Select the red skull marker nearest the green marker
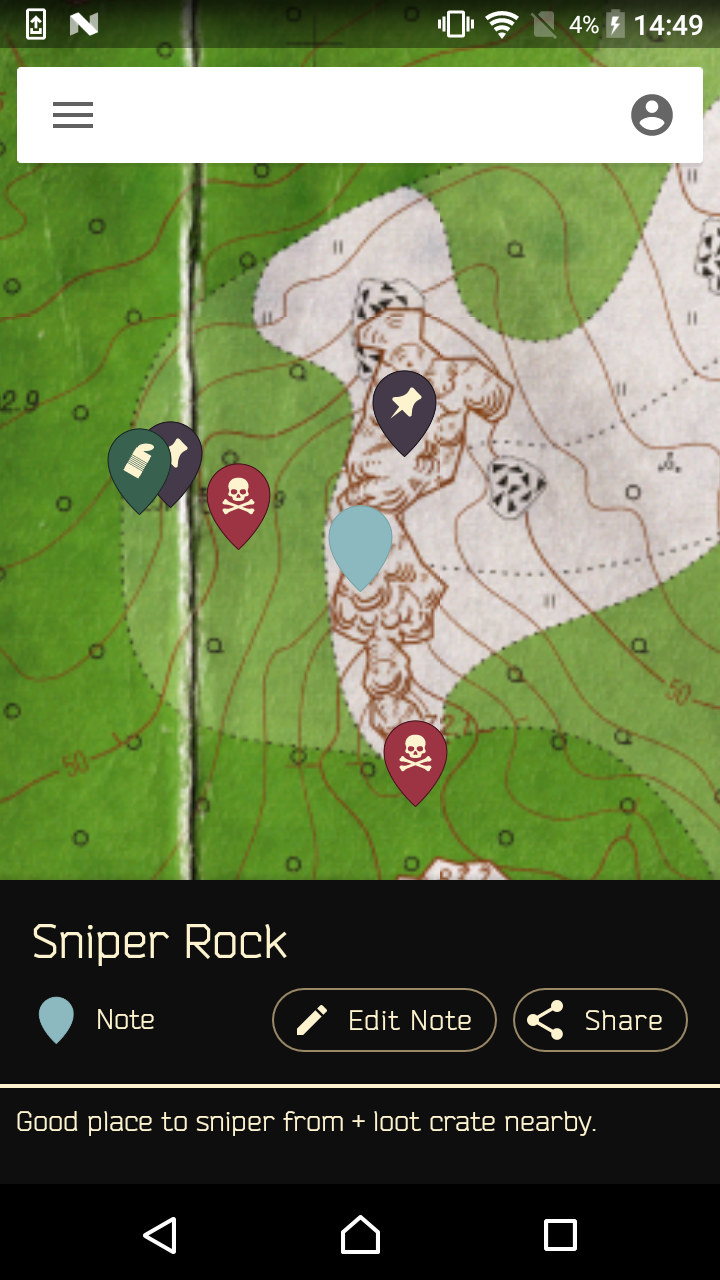This screenshot has width=720, height=1280. 238,499
